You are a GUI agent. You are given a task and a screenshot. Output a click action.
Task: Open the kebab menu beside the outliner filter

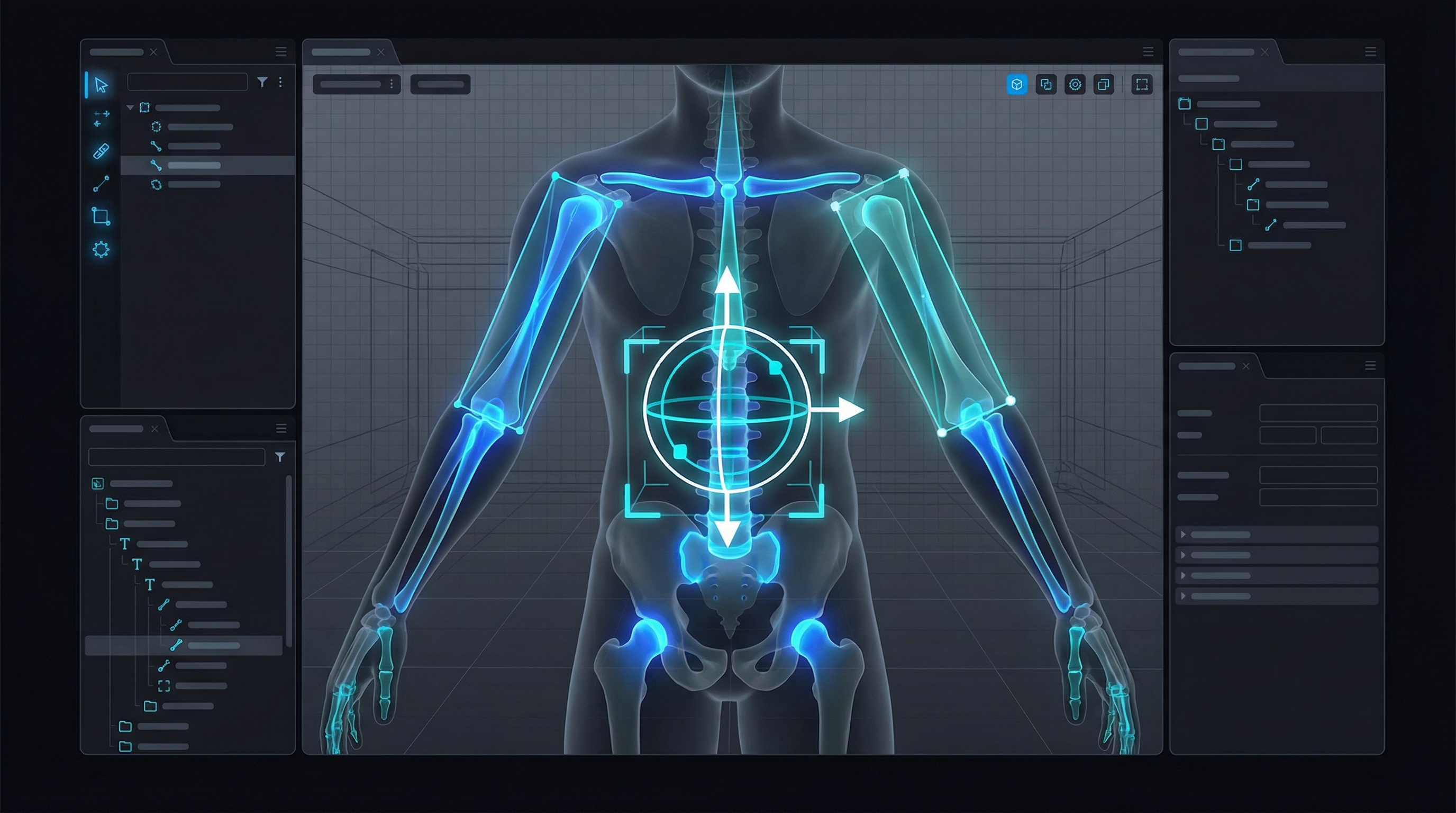point(280,83)
